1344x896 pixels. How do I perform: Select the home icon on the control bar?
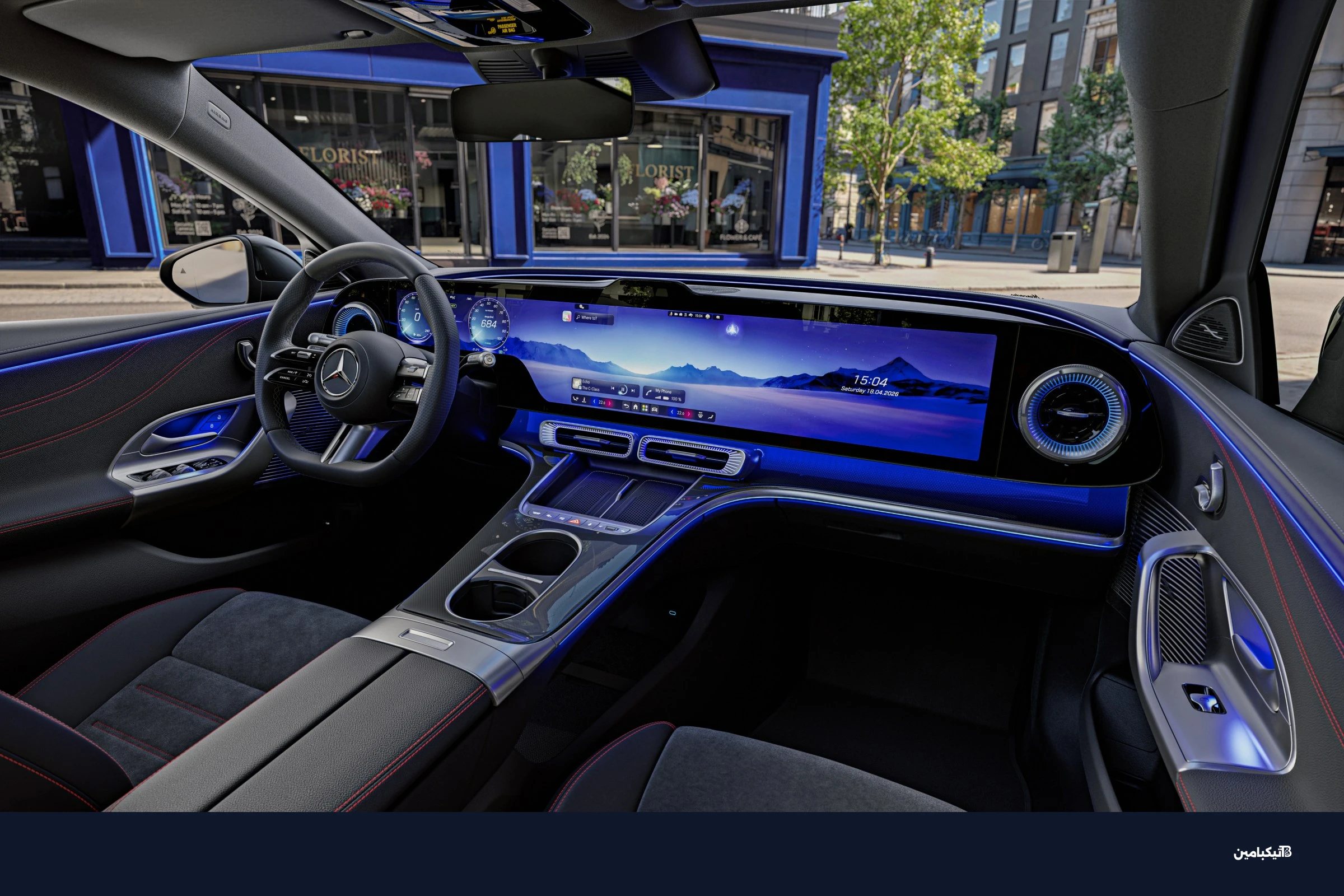[x=636, y=407]
